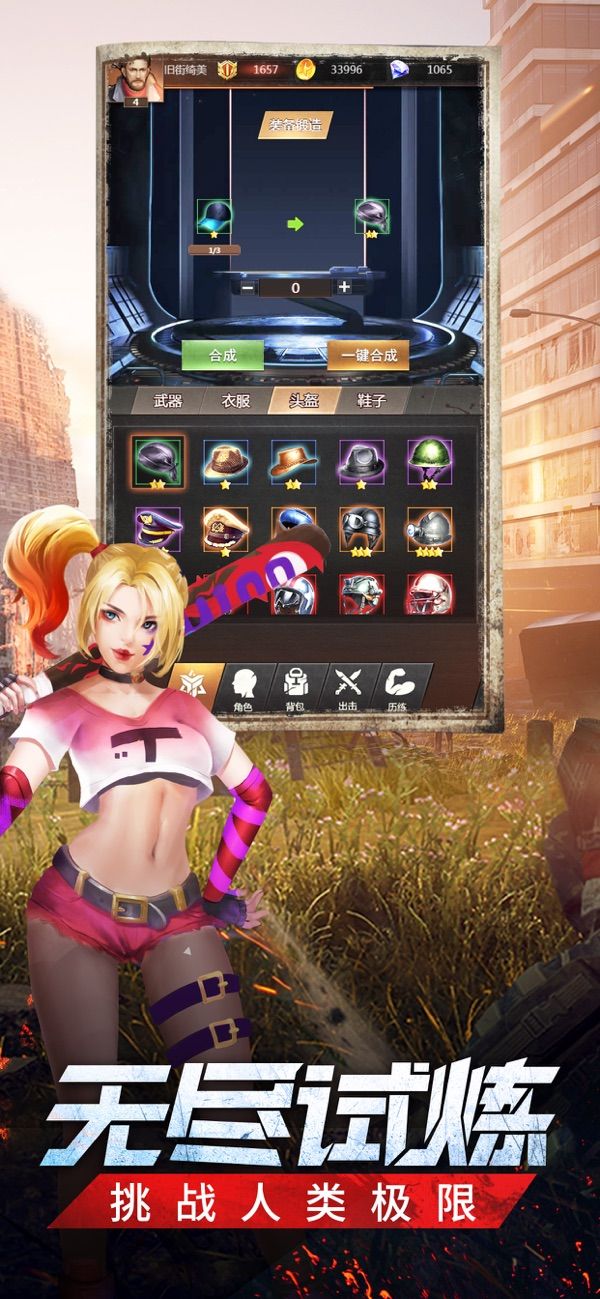600x1299 pixels.
Task: Choose the brown cowboy hat item
Action: [293, 462]
